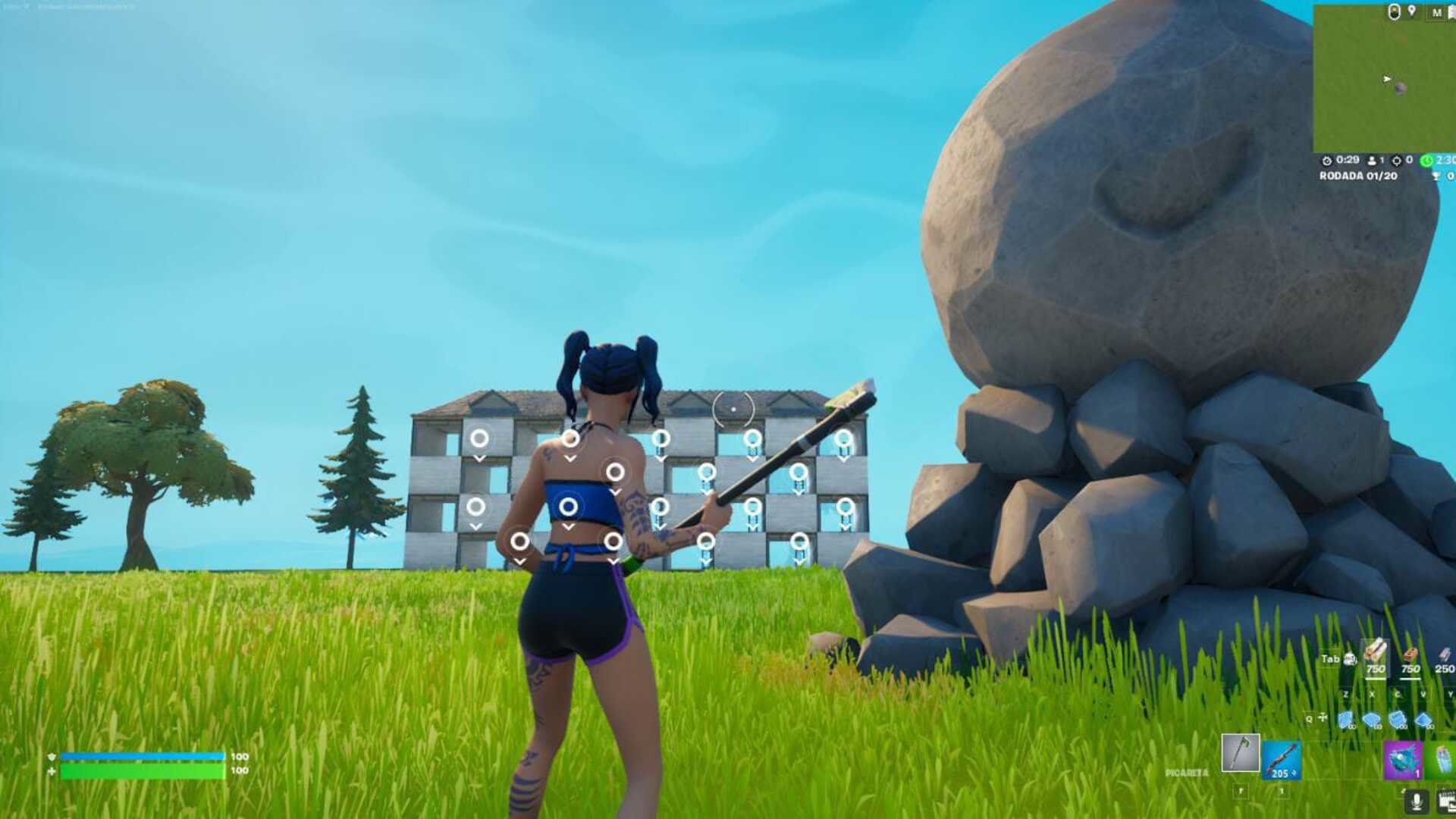The width and height of the screenshot is (1456, 819).
Task: Click the timer stopwatch icon near RODADA counter
Action: [x=1327, y=162]
